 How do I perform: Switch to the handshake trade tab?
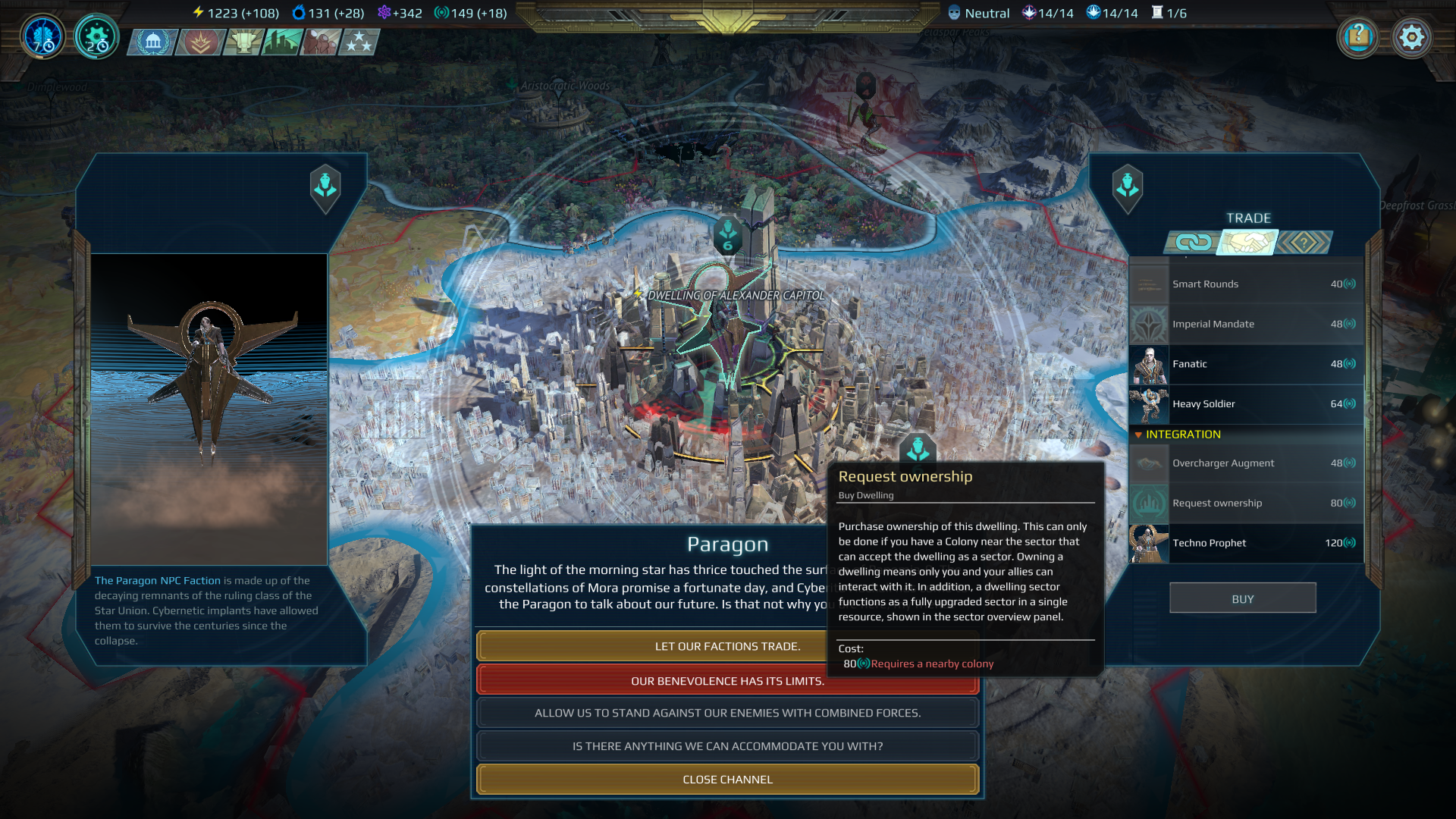point(1247,243)
